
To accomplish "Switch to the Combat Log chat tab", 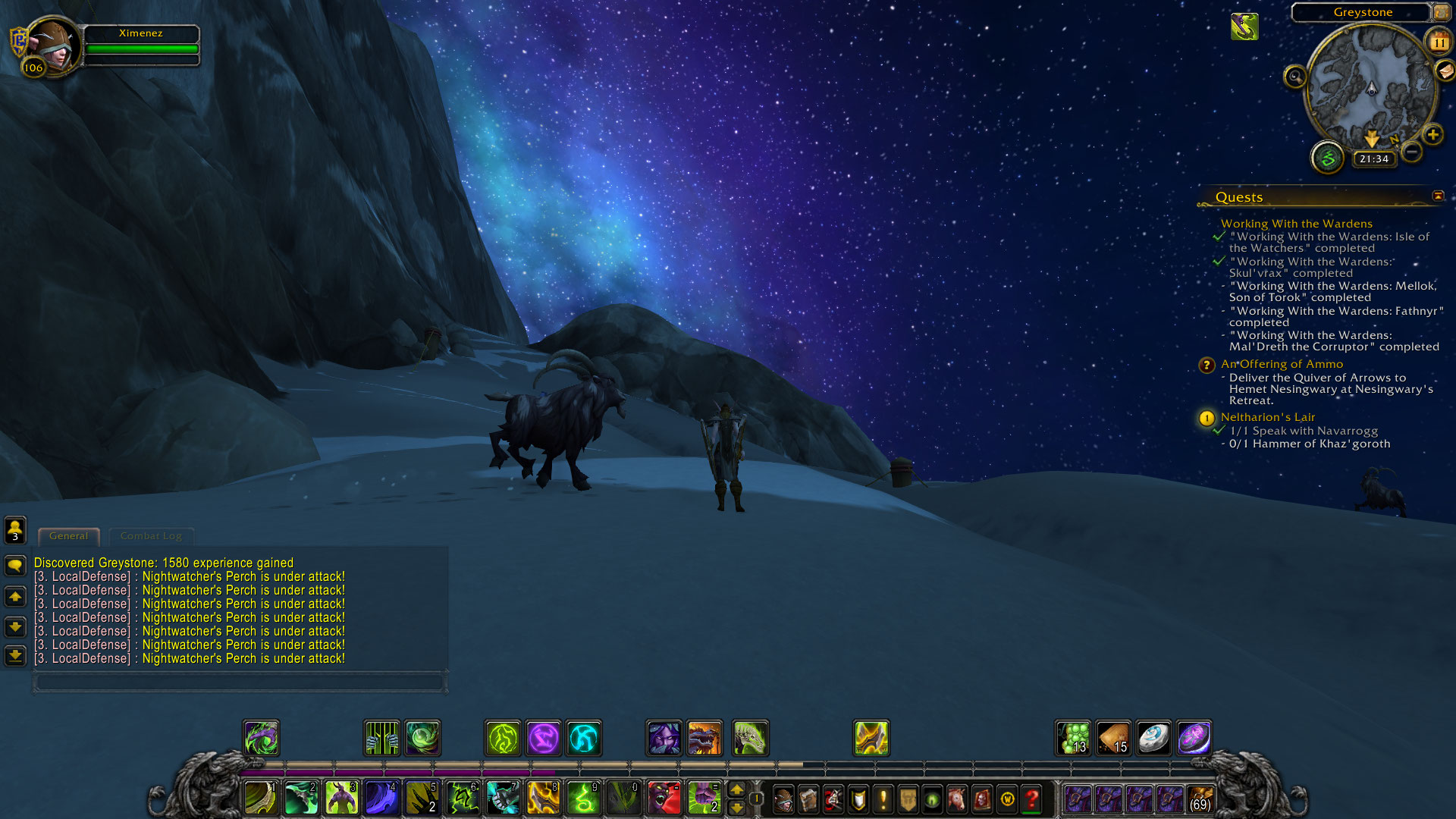I will click(x=151, y=536).
